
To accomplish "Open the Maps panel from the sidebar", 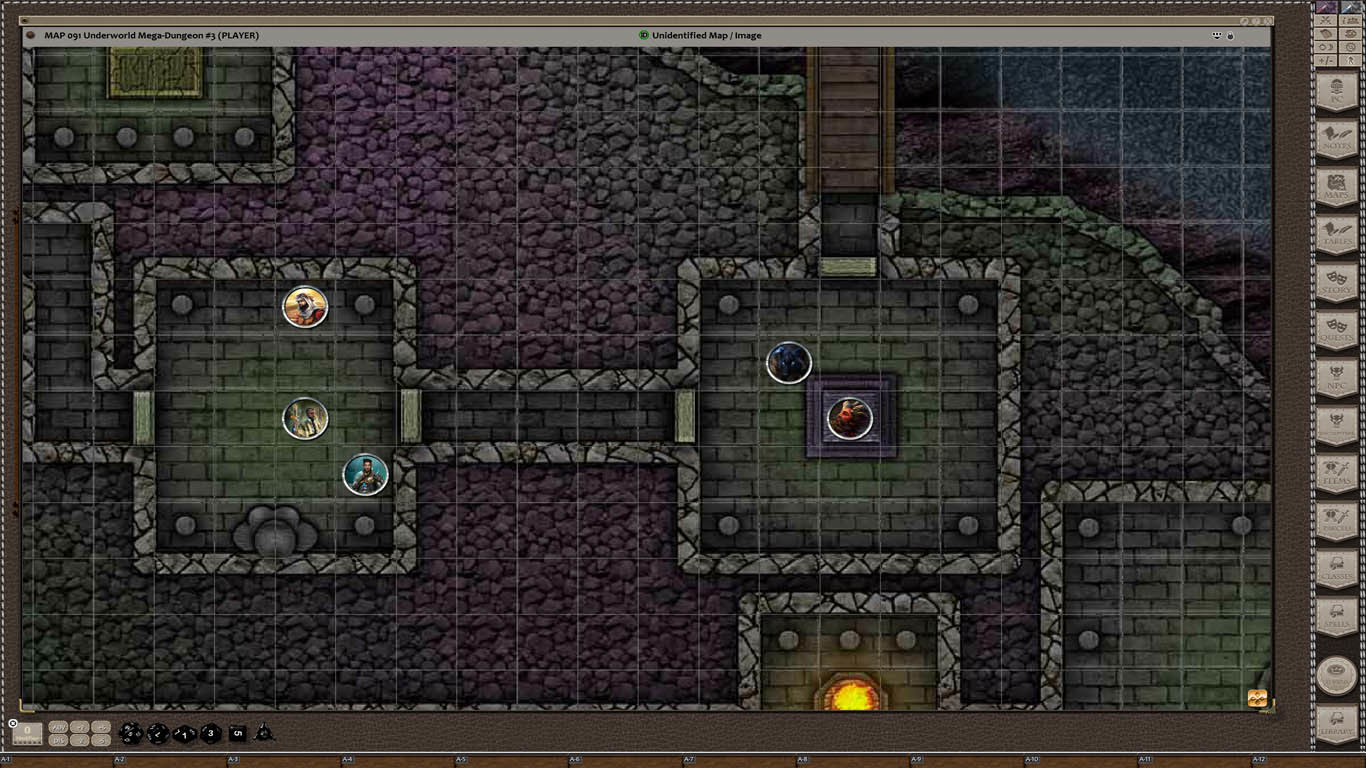I will click(x=1337, y=187).
